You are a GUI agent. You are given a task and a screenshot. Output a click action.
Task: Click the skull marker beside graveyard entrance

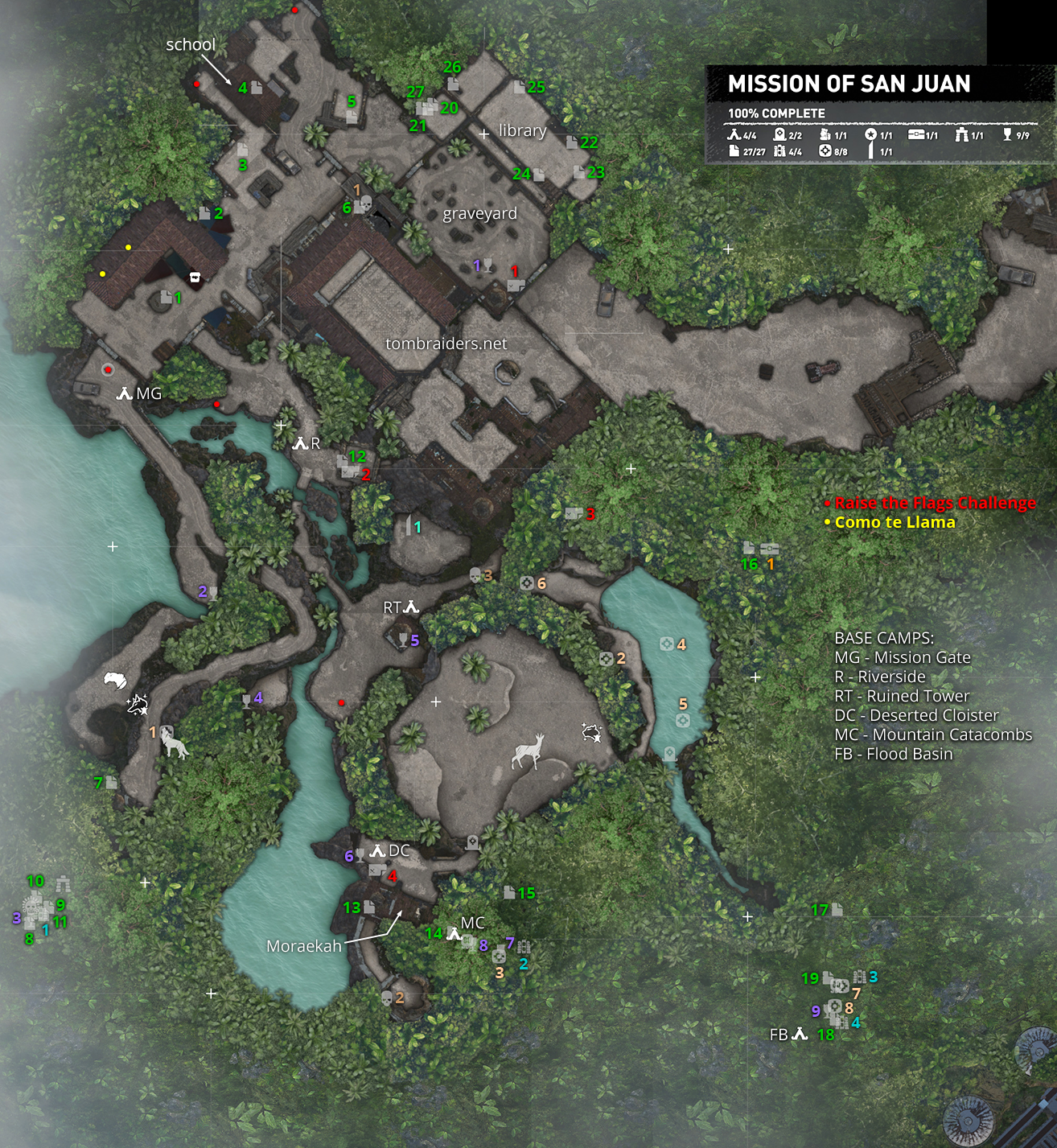point(364,204)
